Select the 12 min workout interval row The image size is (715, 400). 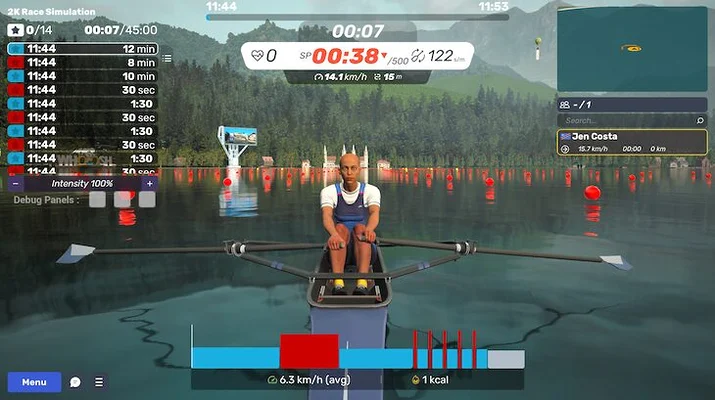[x=83, y=48]
